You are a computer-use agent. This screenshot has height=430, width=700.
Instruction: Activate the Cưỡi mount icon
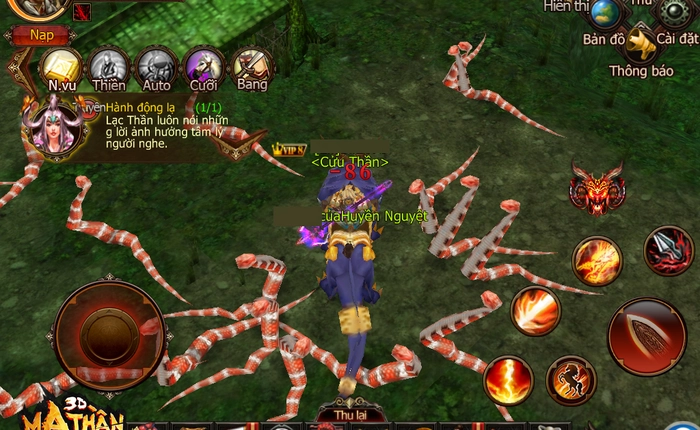coord(204,69)
